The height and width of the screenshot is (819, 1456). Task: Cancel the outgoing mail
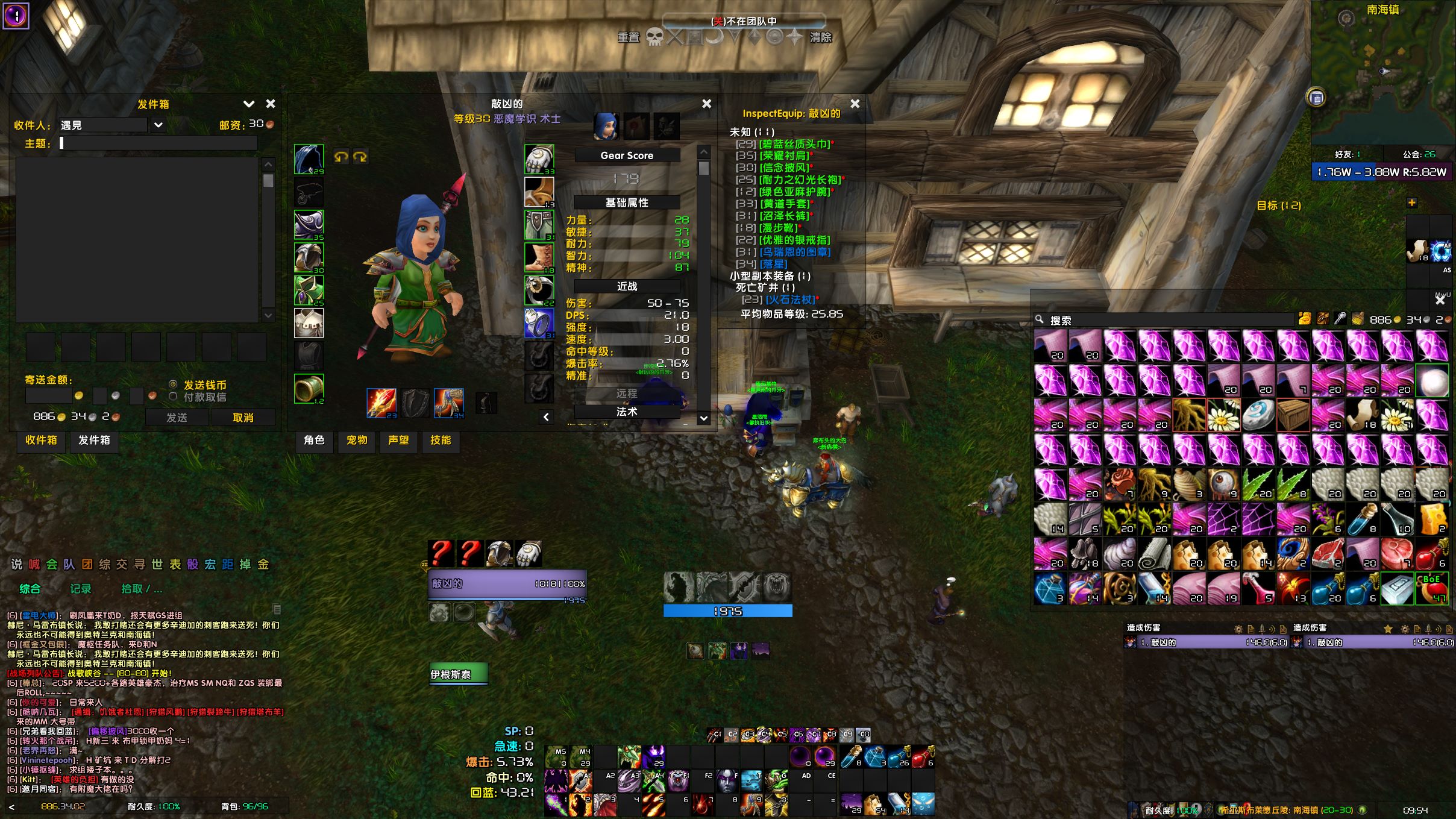coord(243,418)
